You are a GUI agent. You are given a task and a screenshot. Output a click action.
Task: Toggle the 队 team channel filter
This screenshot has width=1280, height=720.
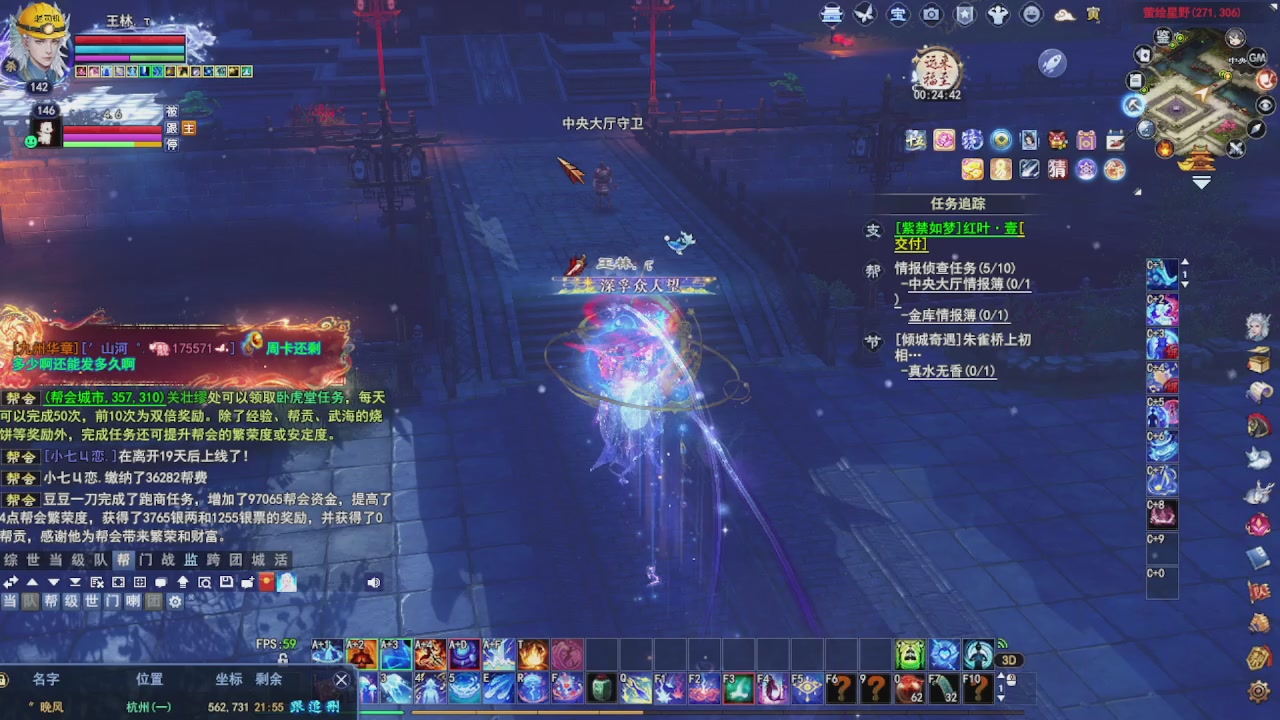tap(29, 601)
